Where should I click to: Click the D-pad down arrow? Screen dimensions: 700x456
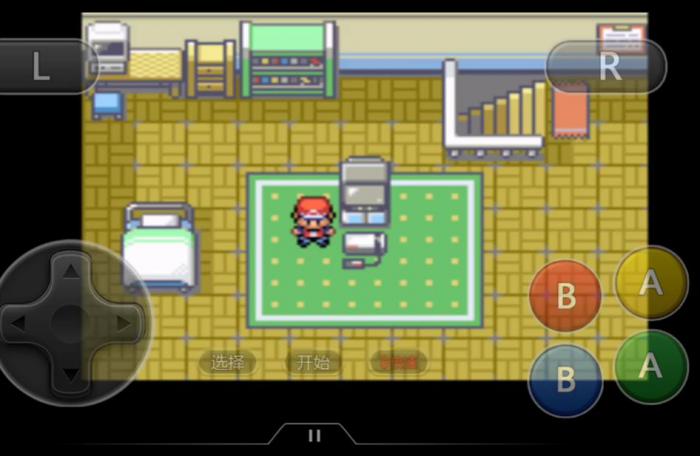click(x=68, y=373)
